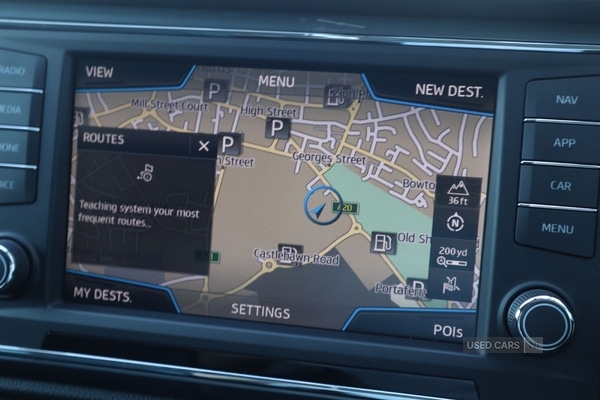Select the MENU hardware button beside the screen
Viewport: 600px width, 400px height.
[x=557, y=228]
